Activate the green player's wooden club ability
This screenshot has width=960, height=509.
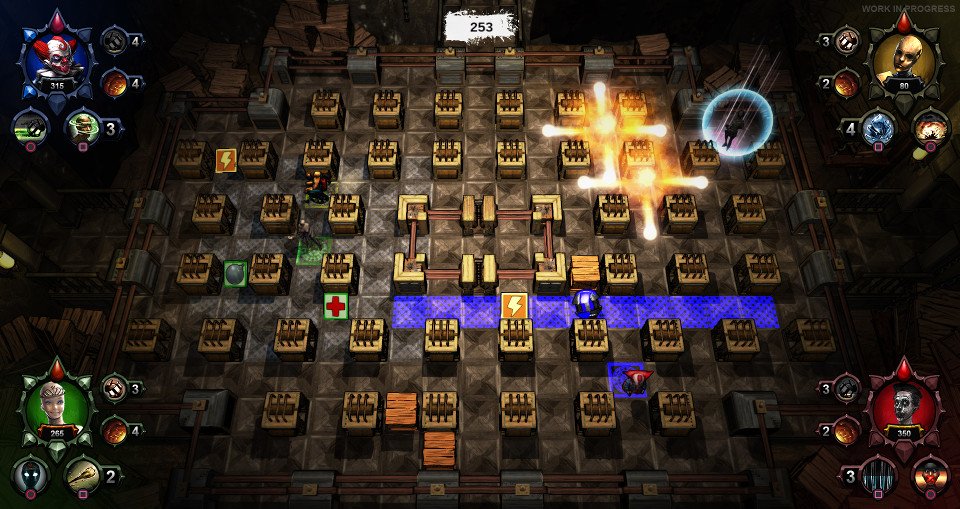(83, 474)
